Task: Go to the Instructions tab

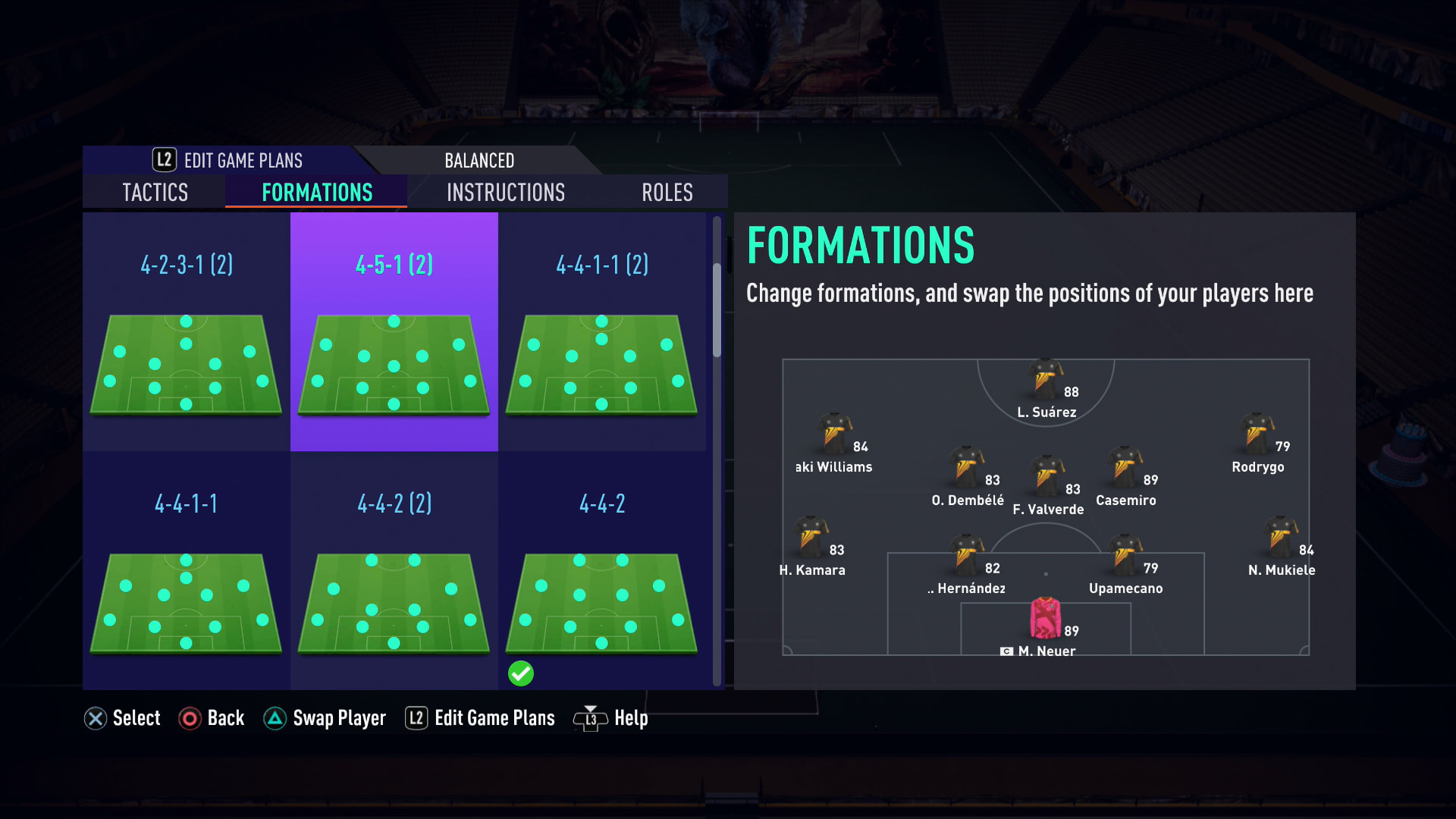Action: click(x=506, y=193)
